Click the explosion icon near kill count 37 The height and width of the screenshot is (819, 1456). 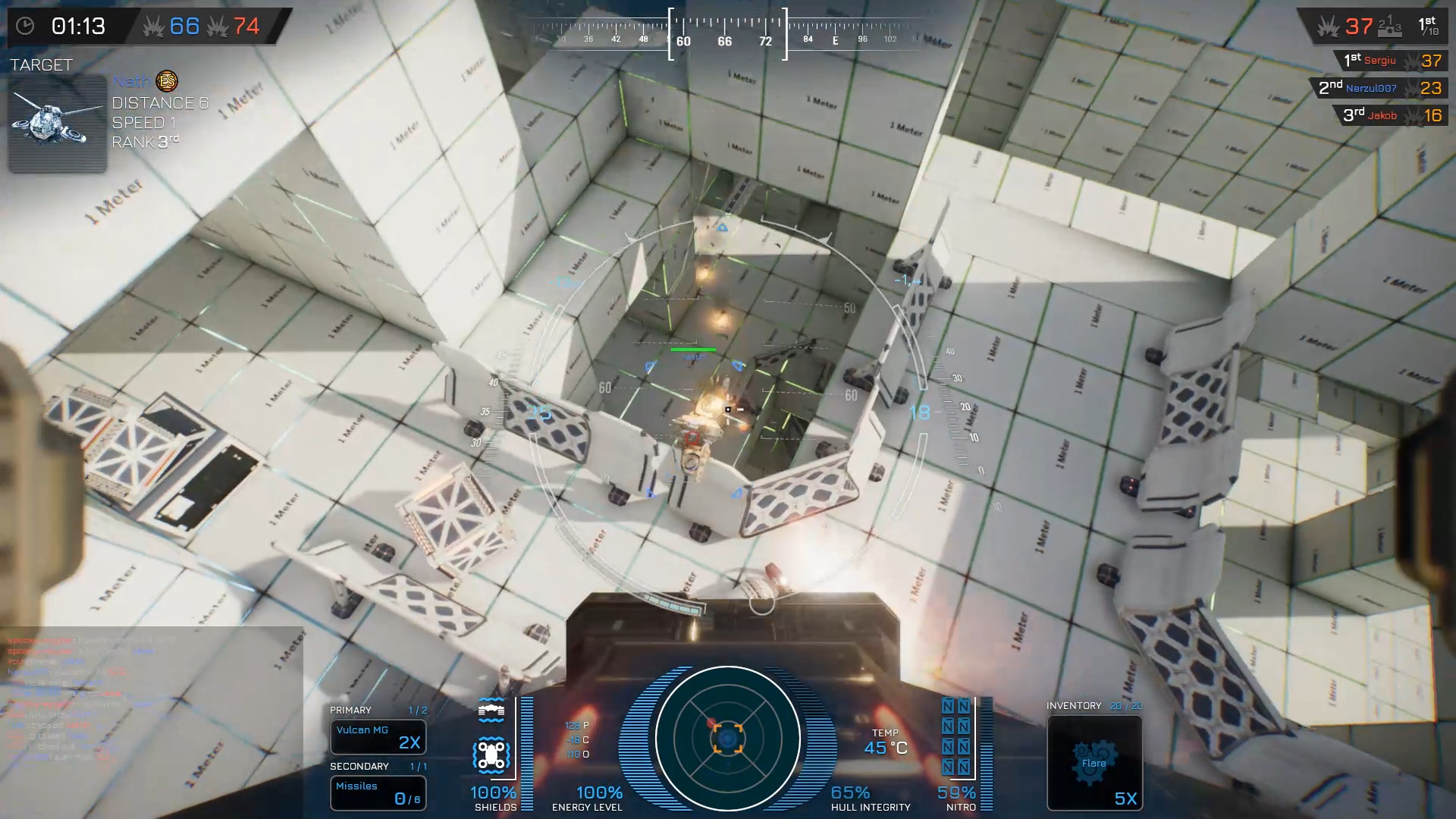coord(1329,27)
